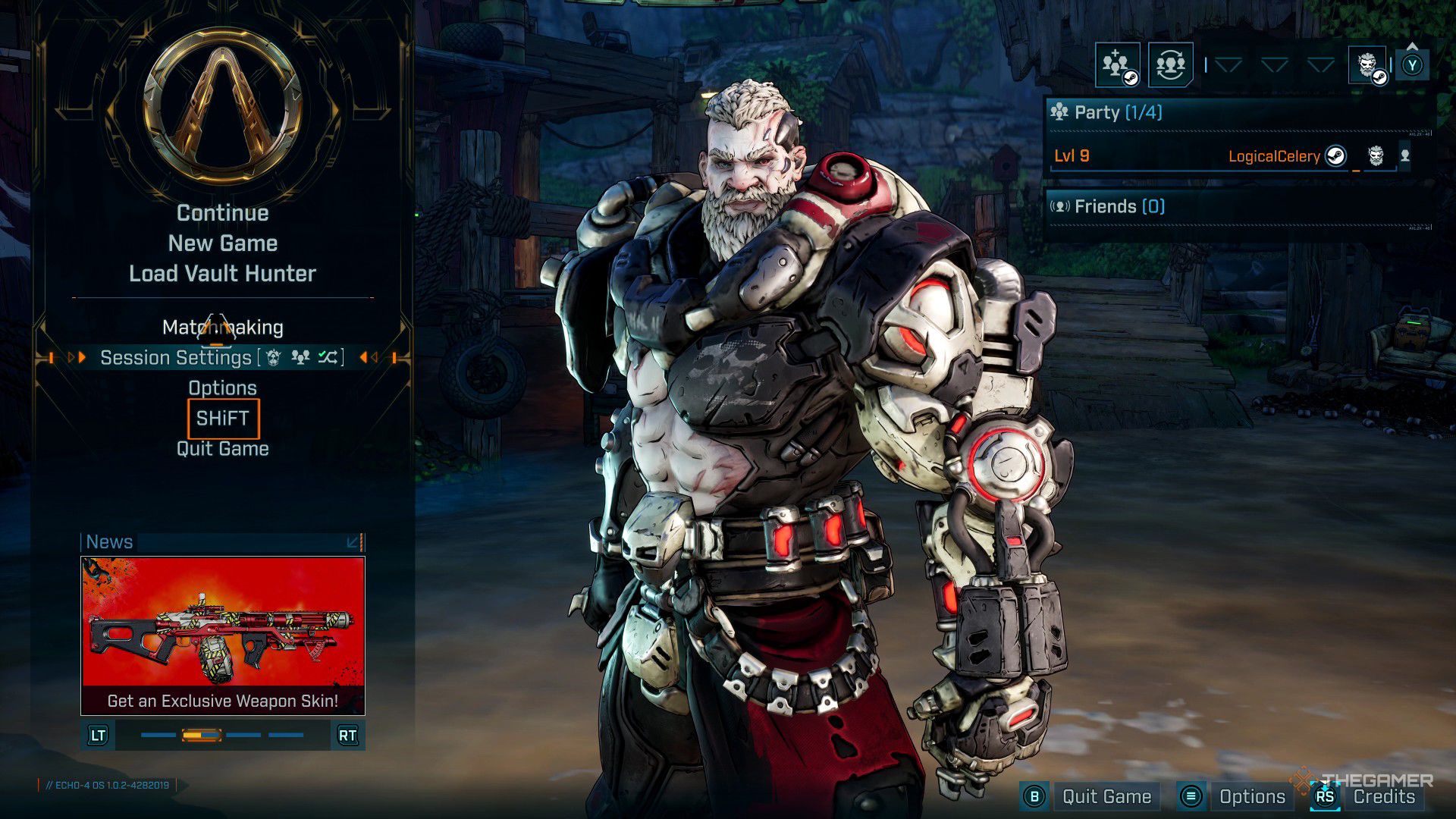Viewport: 1456px width, 819px height.
Task: Select Continue in the main menu
Action: pyautogui.click(x=222, y=213)
